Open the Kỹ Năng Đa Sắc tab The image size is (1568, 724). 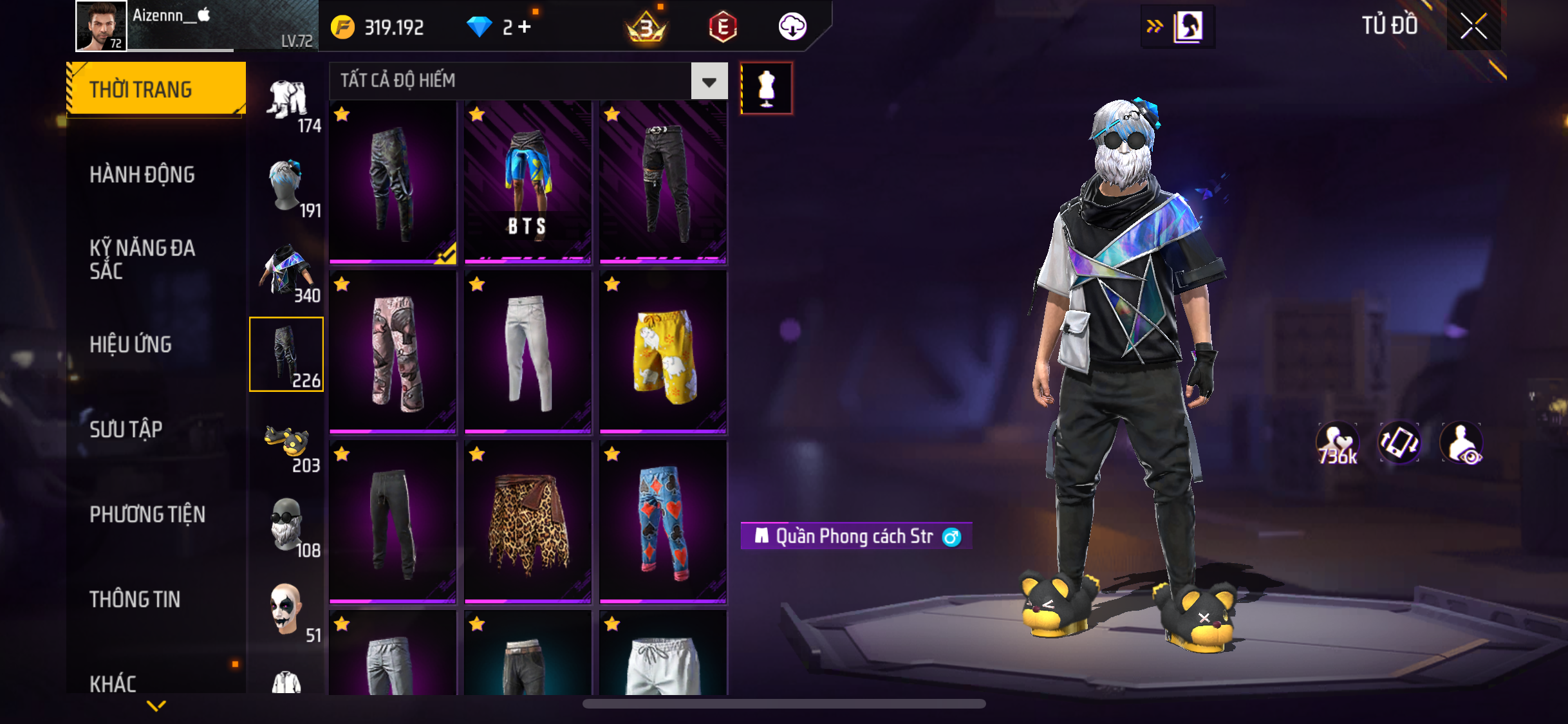pyautogui.click(x=142, y=259)
